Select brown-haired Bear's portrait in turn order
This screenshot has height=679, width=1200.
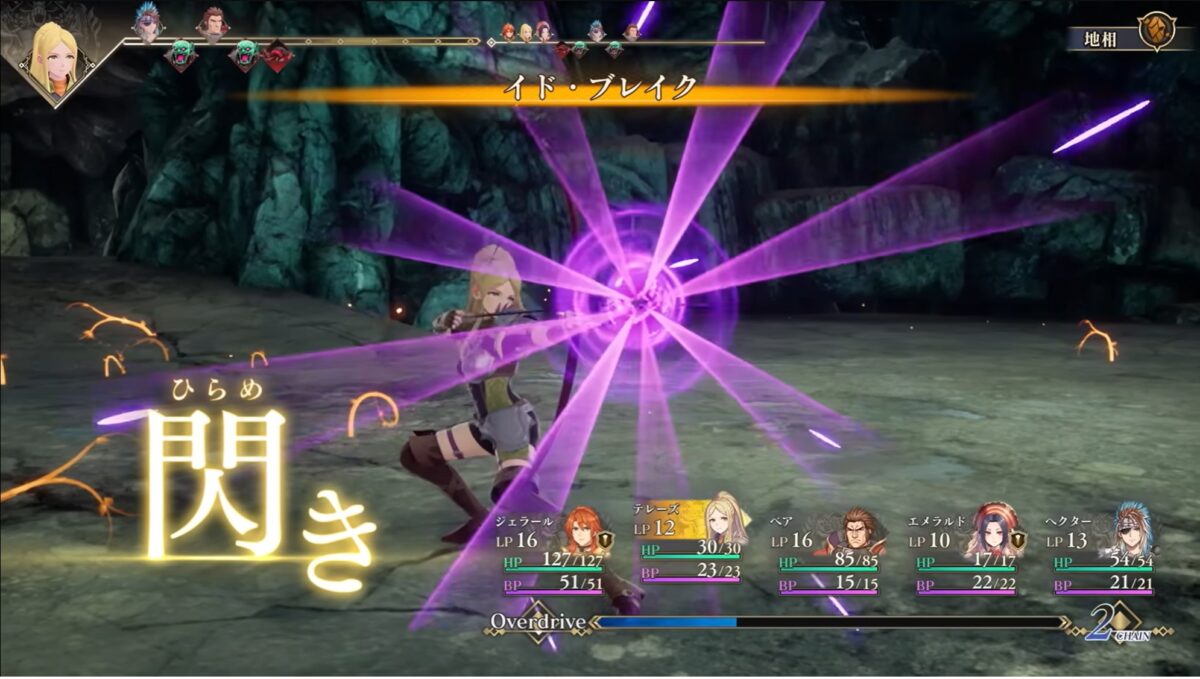point(211,22)
